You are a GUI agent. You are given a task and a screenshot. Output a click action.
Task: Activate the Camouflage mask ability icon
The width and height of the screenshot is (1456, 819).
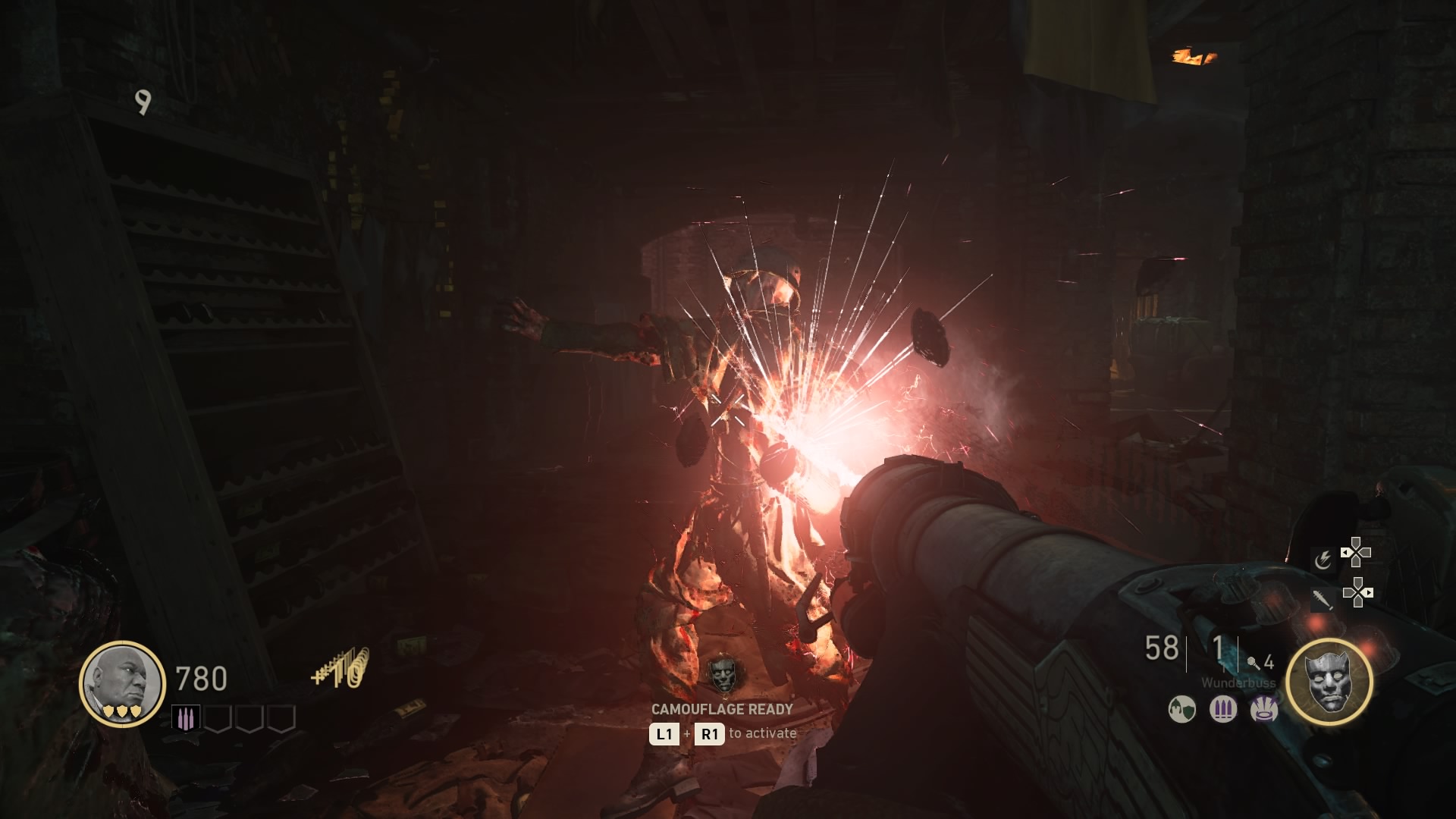pyautogui.click(x=1329, y=682)
